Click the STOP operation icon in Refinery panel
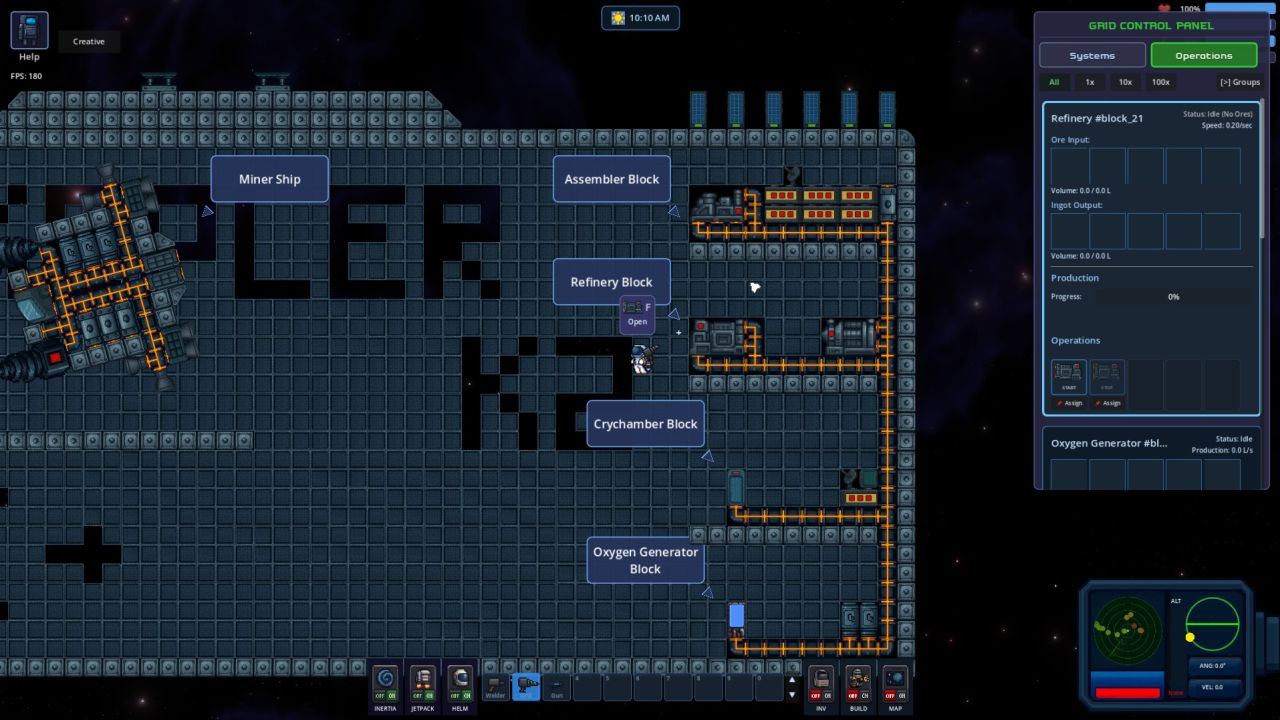This screenshot has width=1280, height=720. click(x=1107, y=375)
